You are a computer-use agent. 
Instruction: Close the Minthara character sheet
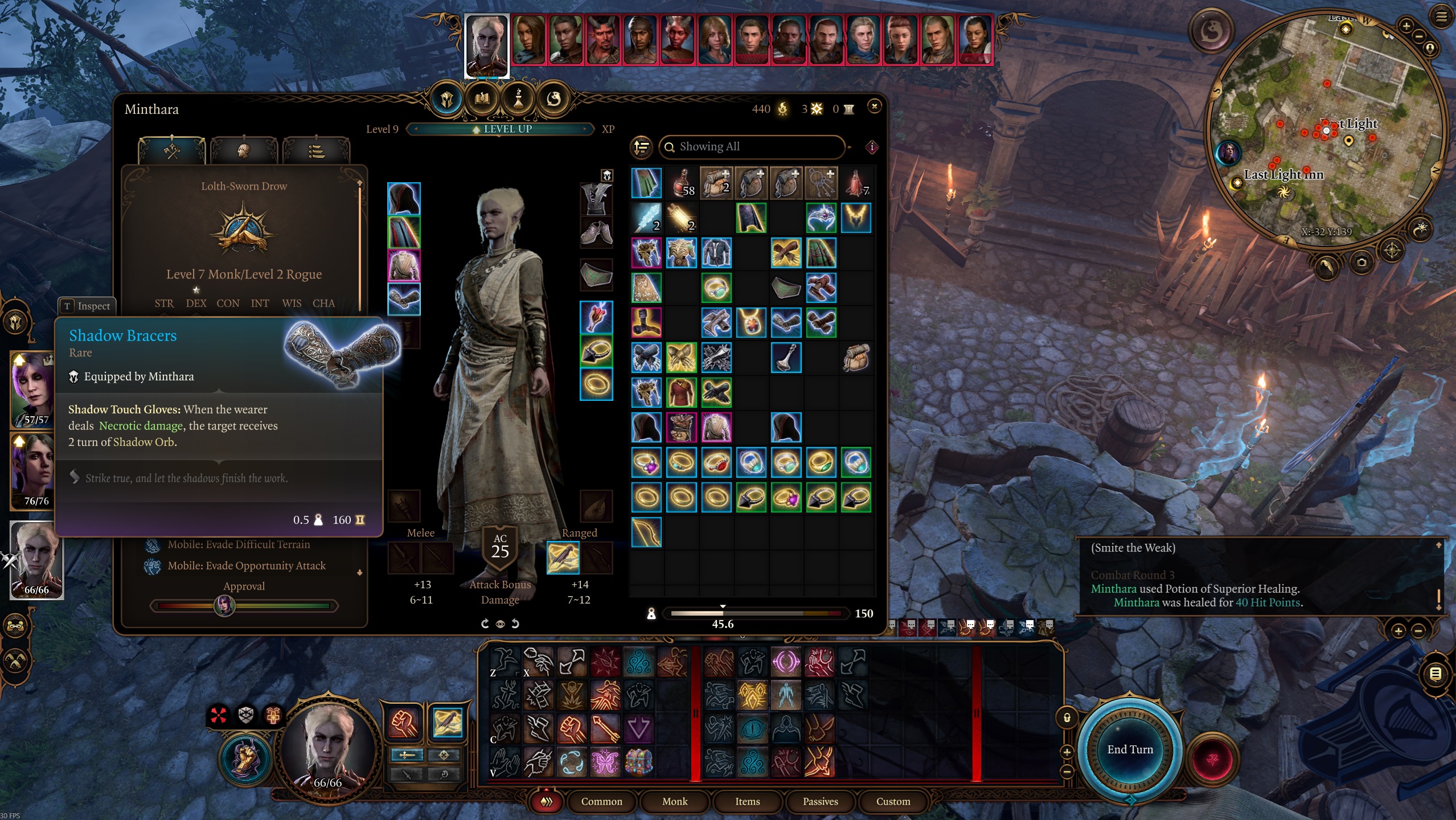click(x=874, y=106)
